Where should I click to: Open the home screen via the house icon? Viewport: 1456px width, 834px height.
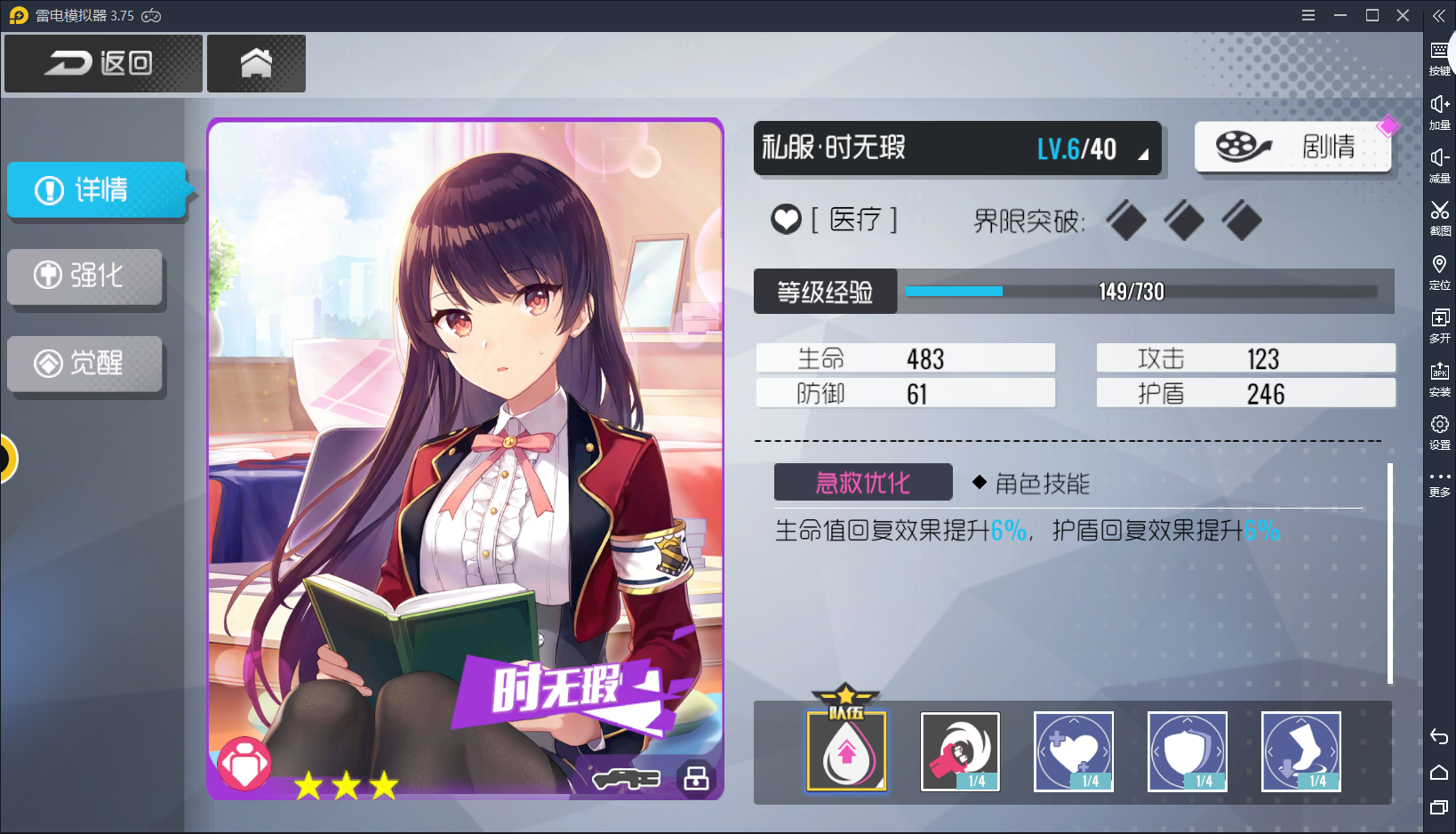(256, 63)
